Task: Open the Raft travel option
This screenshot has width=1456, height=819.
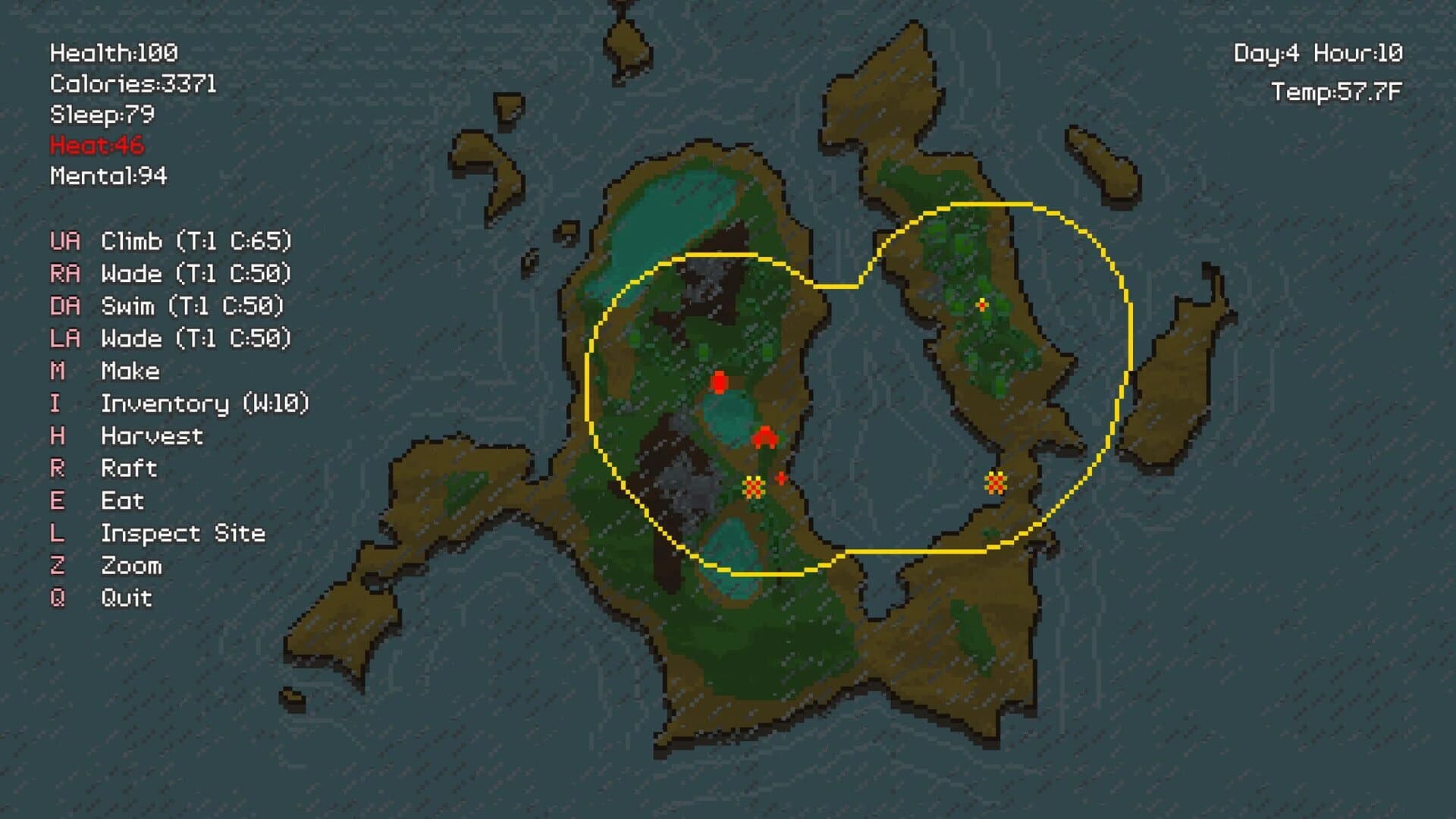Action: [129, 468]
